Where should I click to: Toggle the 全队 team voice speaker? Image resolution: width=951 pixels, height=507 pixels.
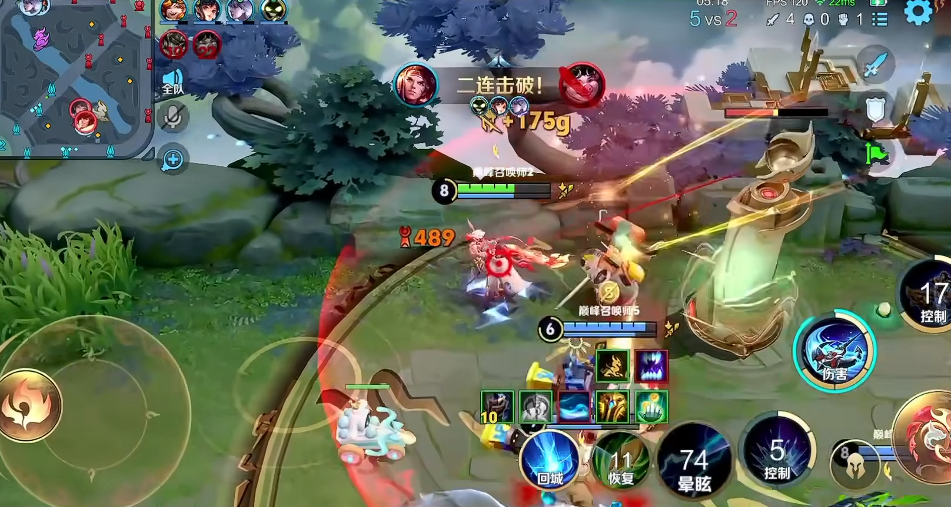(x=172, y=81)
